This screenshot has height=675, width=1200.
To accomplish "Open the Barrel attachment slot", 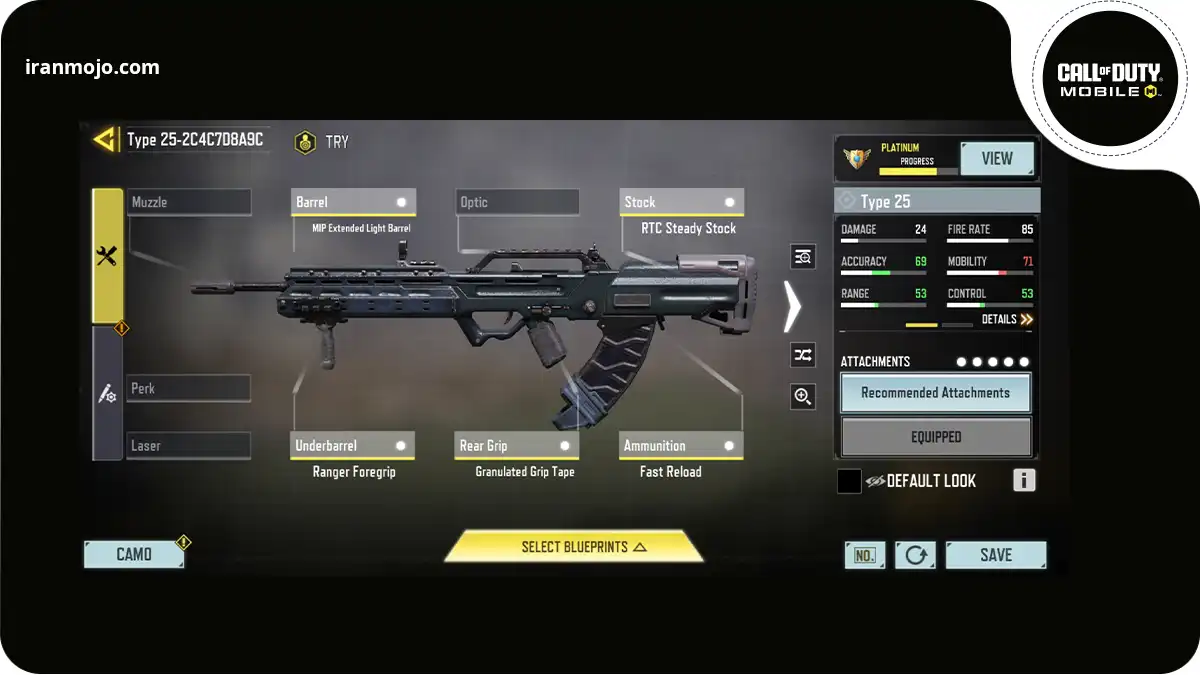I will (x=353, y=202).
